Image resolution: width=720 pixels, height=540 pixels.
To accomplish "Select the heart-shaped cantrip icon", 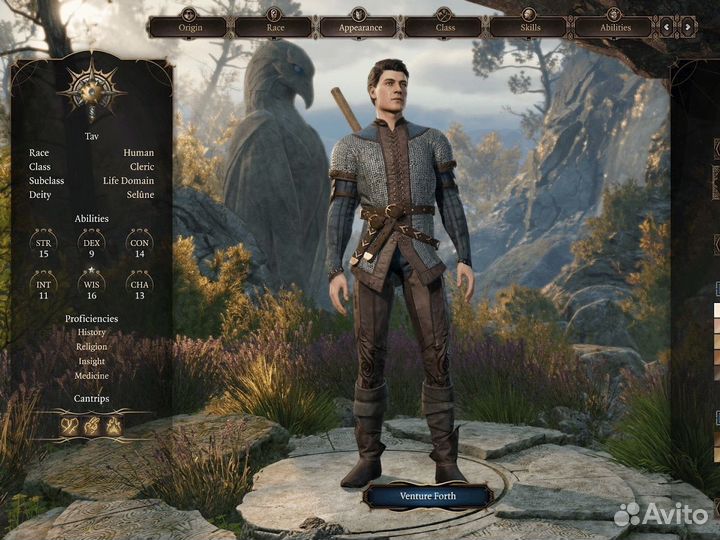I will (x=69, y=425).
